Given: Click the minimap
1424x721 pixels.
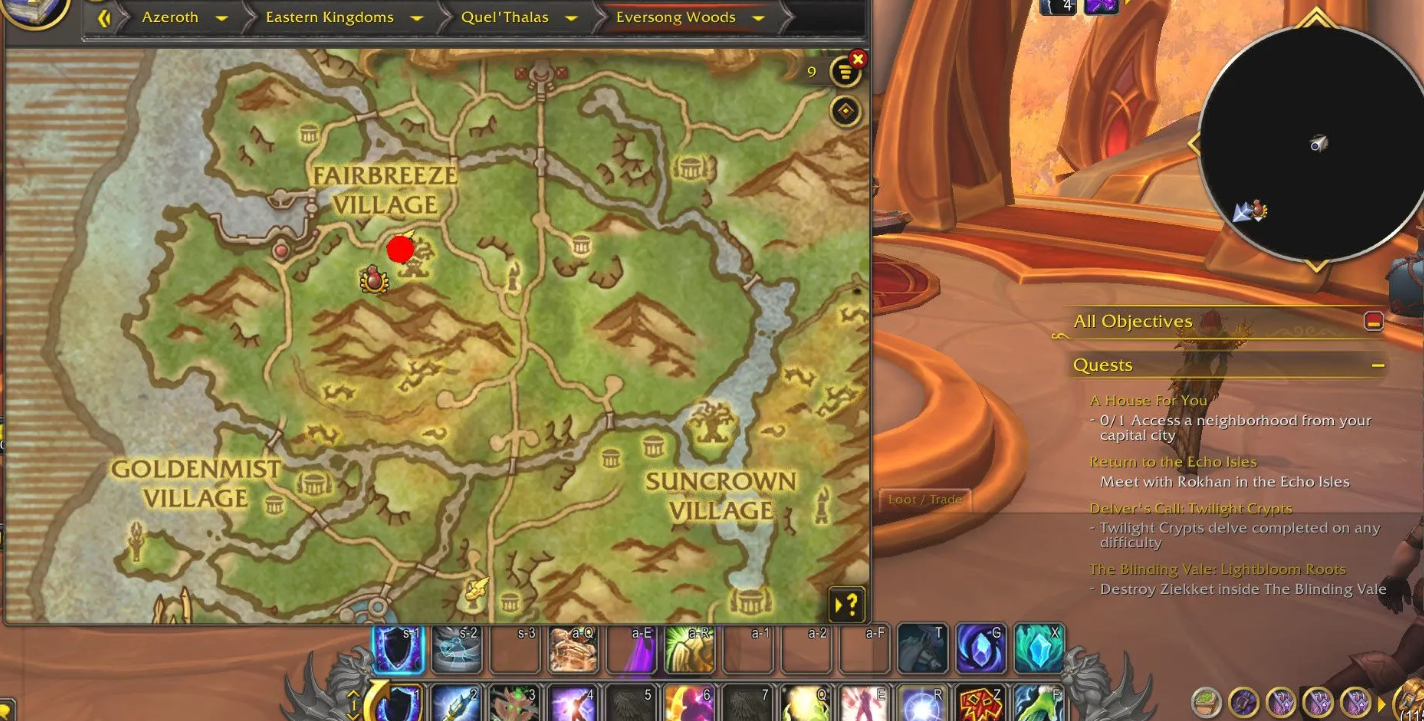Looking at the screenshot, I should pos(1310,145).
